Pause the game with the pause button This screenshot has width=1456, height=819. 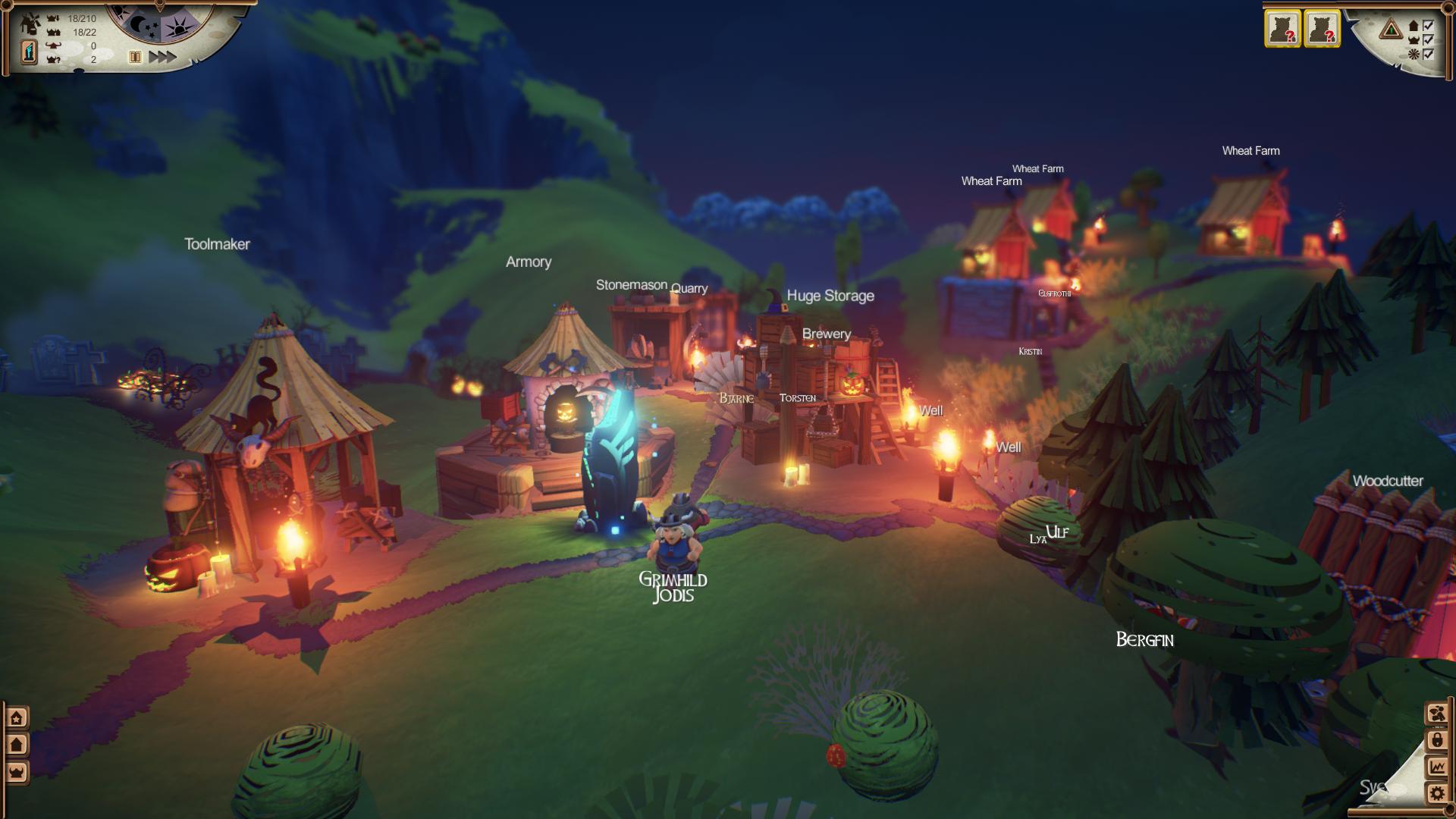pos(135,57)
